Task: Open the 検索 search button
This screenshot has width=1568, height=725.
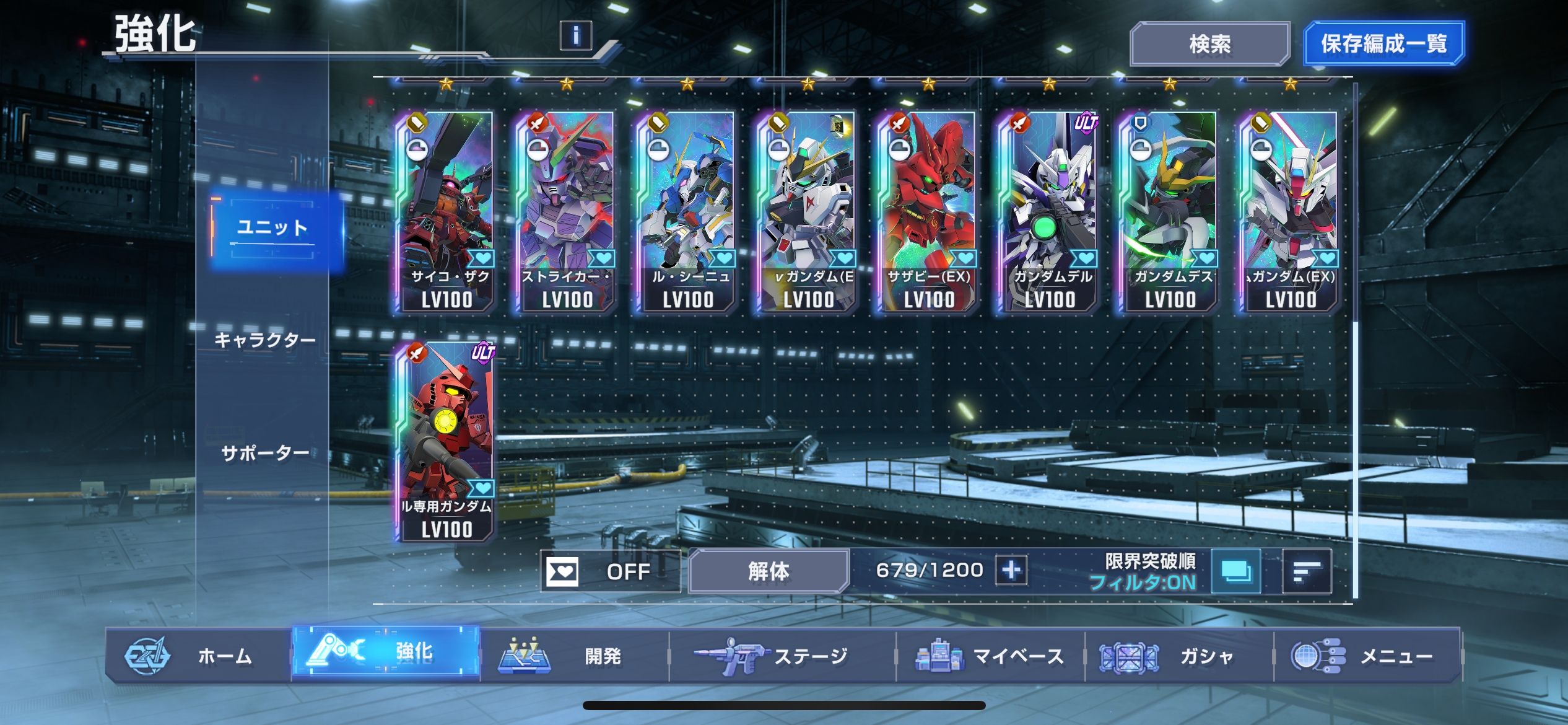Action: tap(1209, 44)
